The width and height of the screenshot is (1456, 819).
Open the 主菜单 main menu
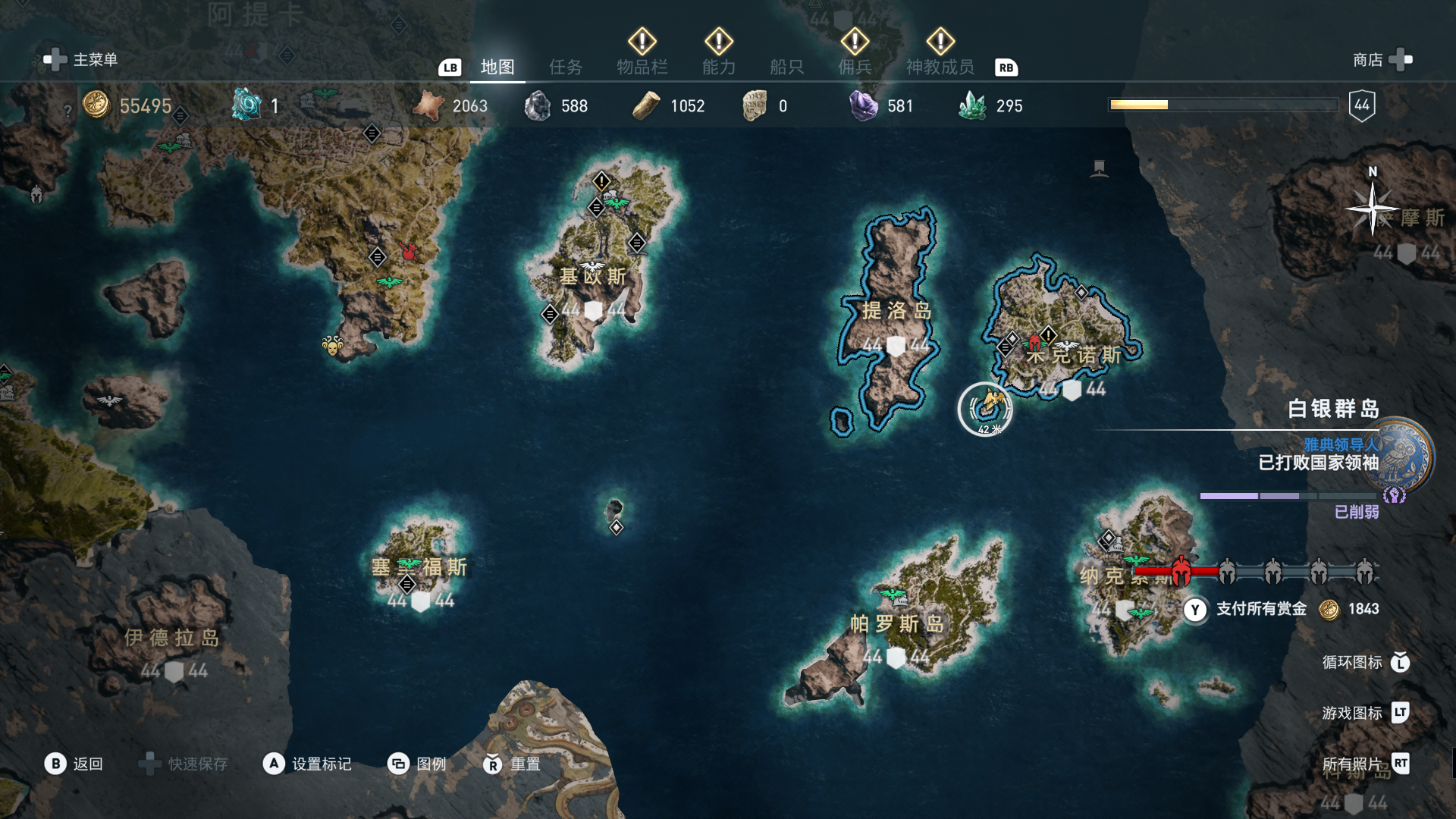tap(81, 59)
